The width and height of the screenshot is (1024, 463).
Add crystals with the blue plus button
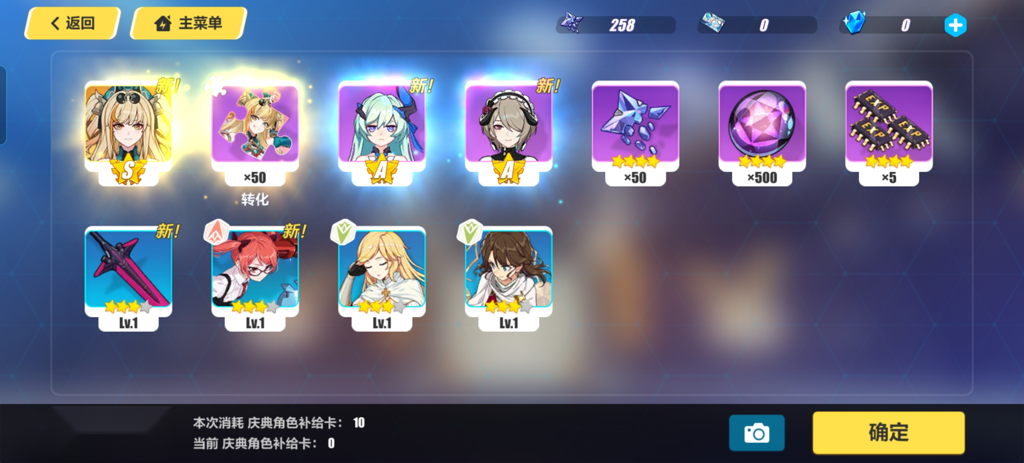point(955,25)
